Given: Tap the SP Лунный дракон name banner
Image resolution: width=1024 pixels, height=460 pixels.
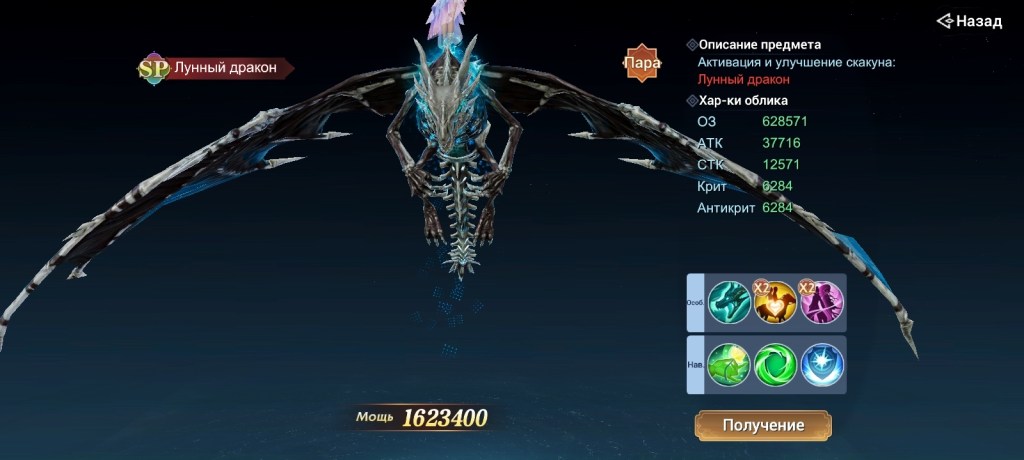Looking at the screenshot, I should click(217, 68).
